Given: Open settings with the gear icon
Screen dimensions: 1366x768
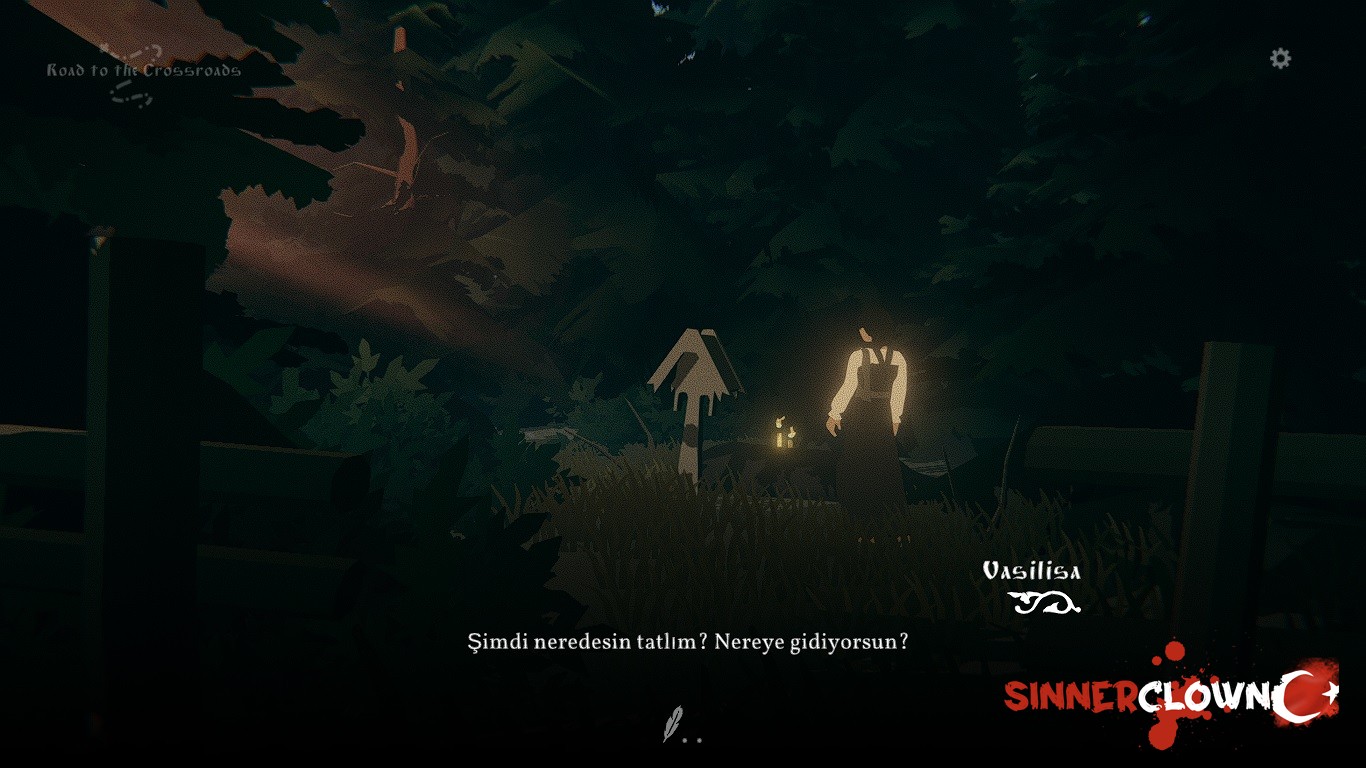Looking at the screenshot, I should [1280, 58].
